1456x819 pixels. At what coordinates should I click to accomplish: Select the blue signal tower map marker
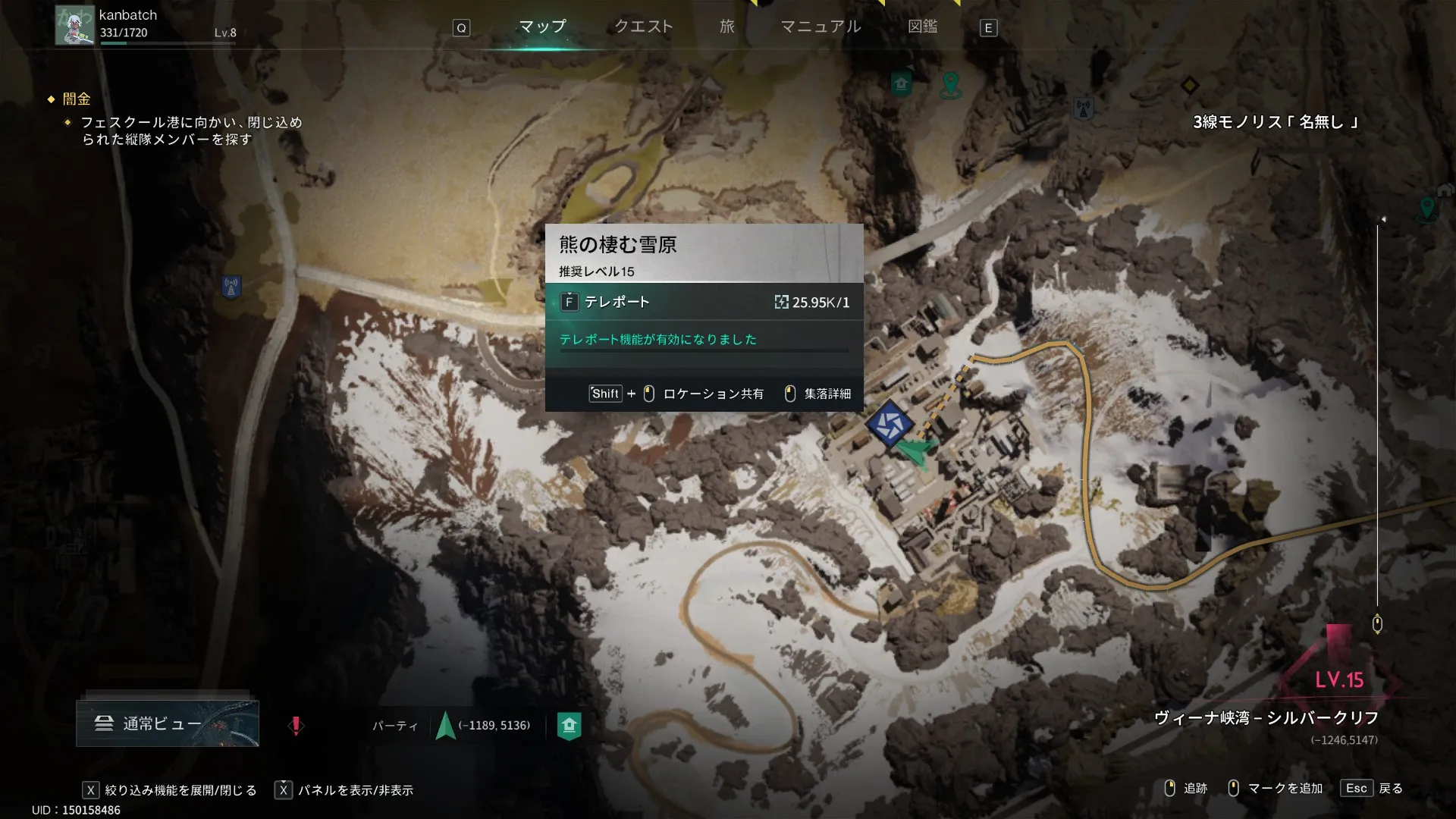tap(231, 287)
